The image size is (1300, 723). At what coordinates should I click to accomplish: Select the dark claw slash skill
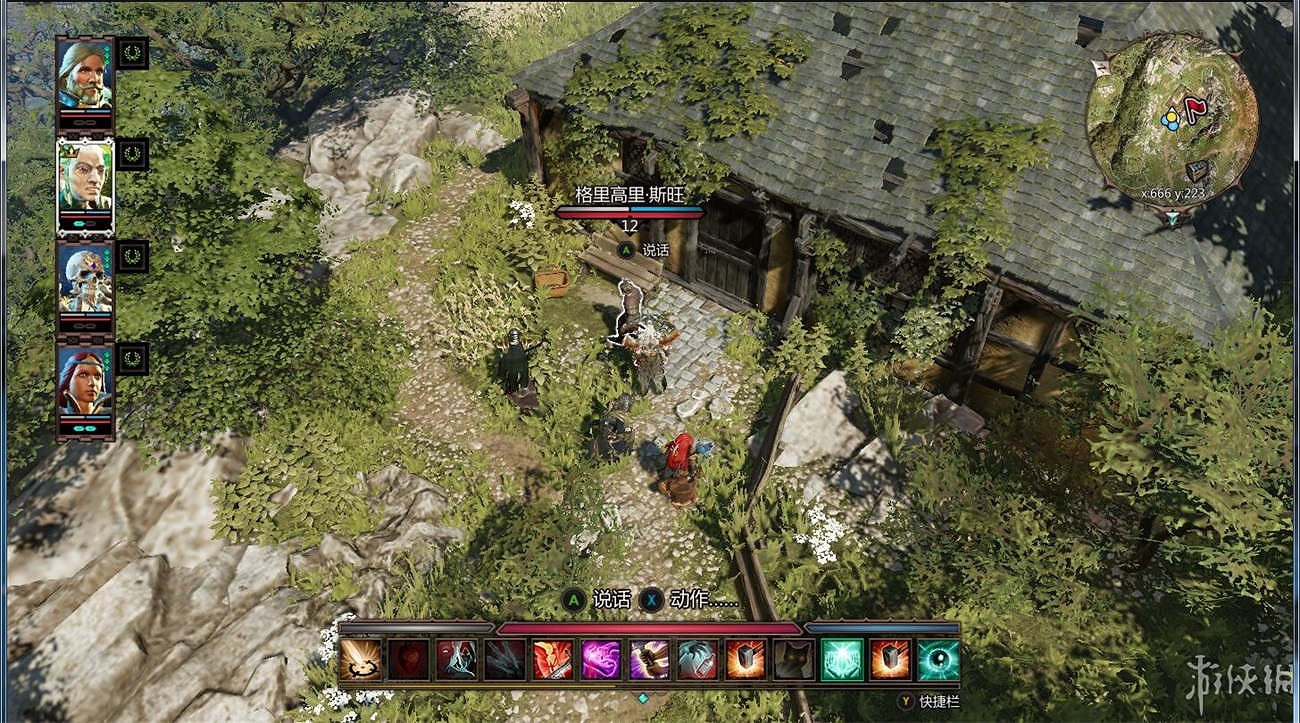pos(504,660)
